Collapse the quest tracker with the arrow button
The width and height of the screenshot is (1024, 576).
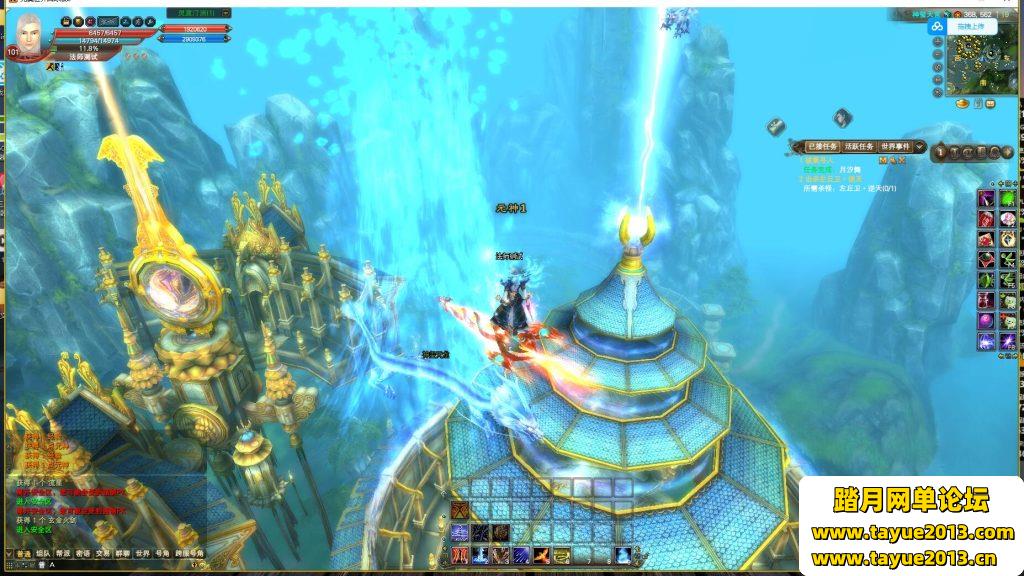[x=920, y=147]
